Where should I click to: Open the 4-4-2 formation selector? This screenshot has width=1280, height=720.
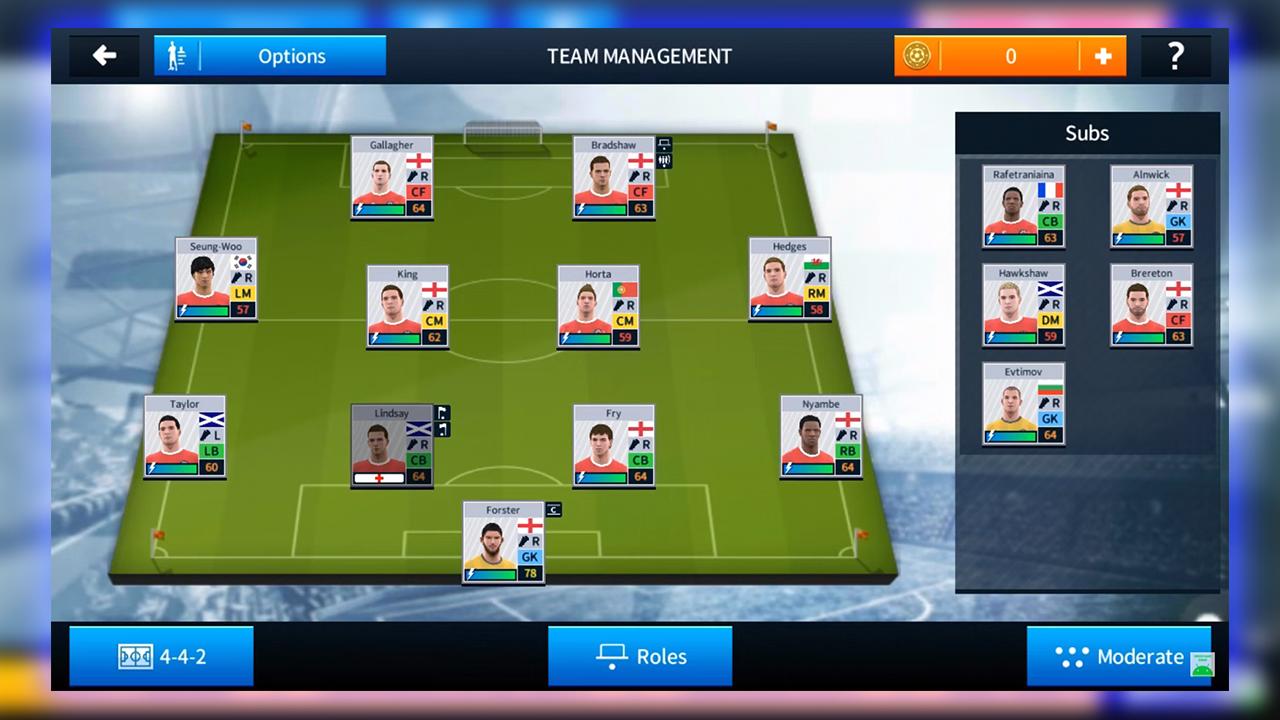click(160, 656)
